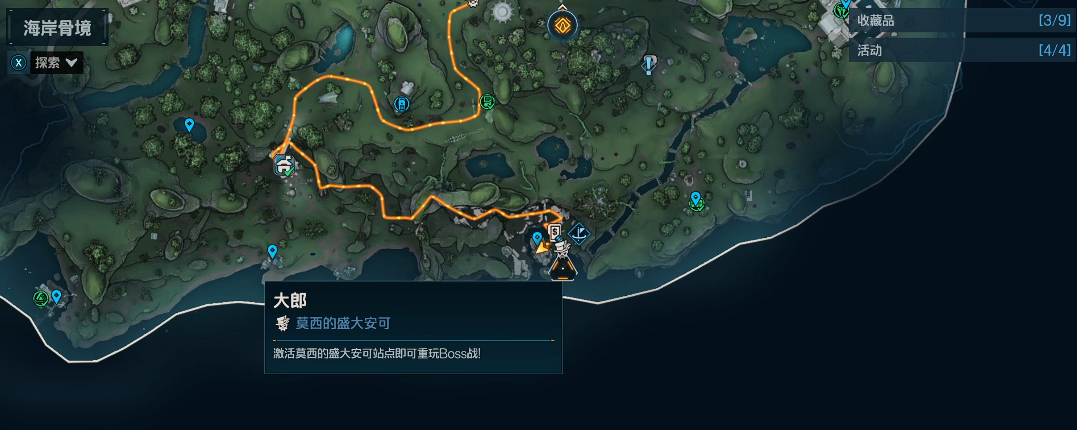The image size is (1077, 430).
Task: Click the orange diamond objective marker
Action: [x=564, y=25]
